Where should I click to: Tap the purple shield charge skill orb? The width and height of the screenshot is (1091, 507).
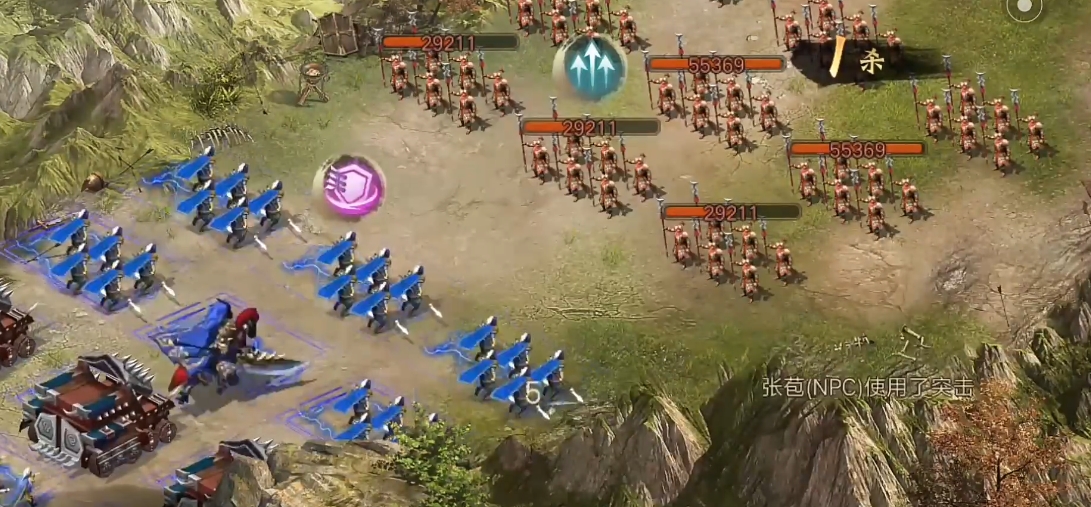coord(350,186)
